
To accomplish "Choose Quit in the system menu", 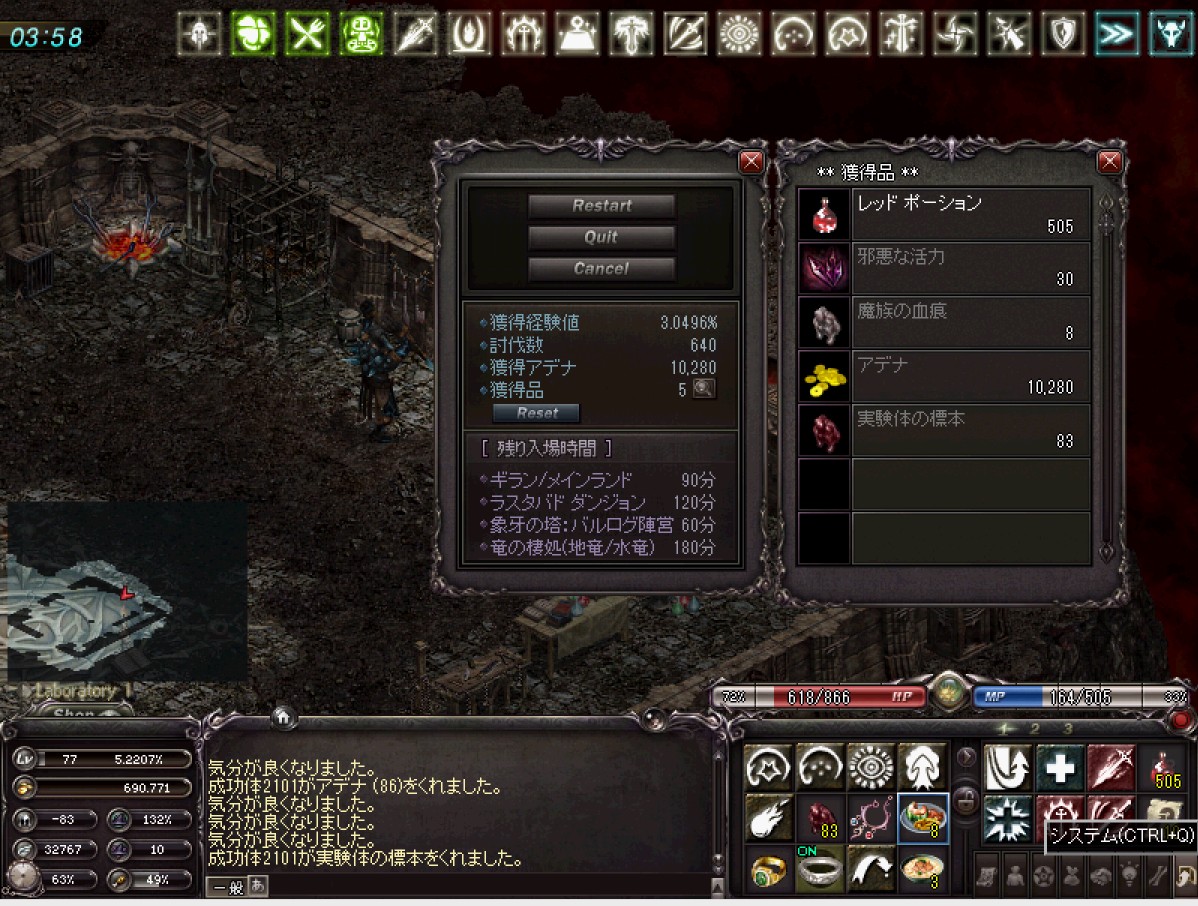I will (601, 237).
